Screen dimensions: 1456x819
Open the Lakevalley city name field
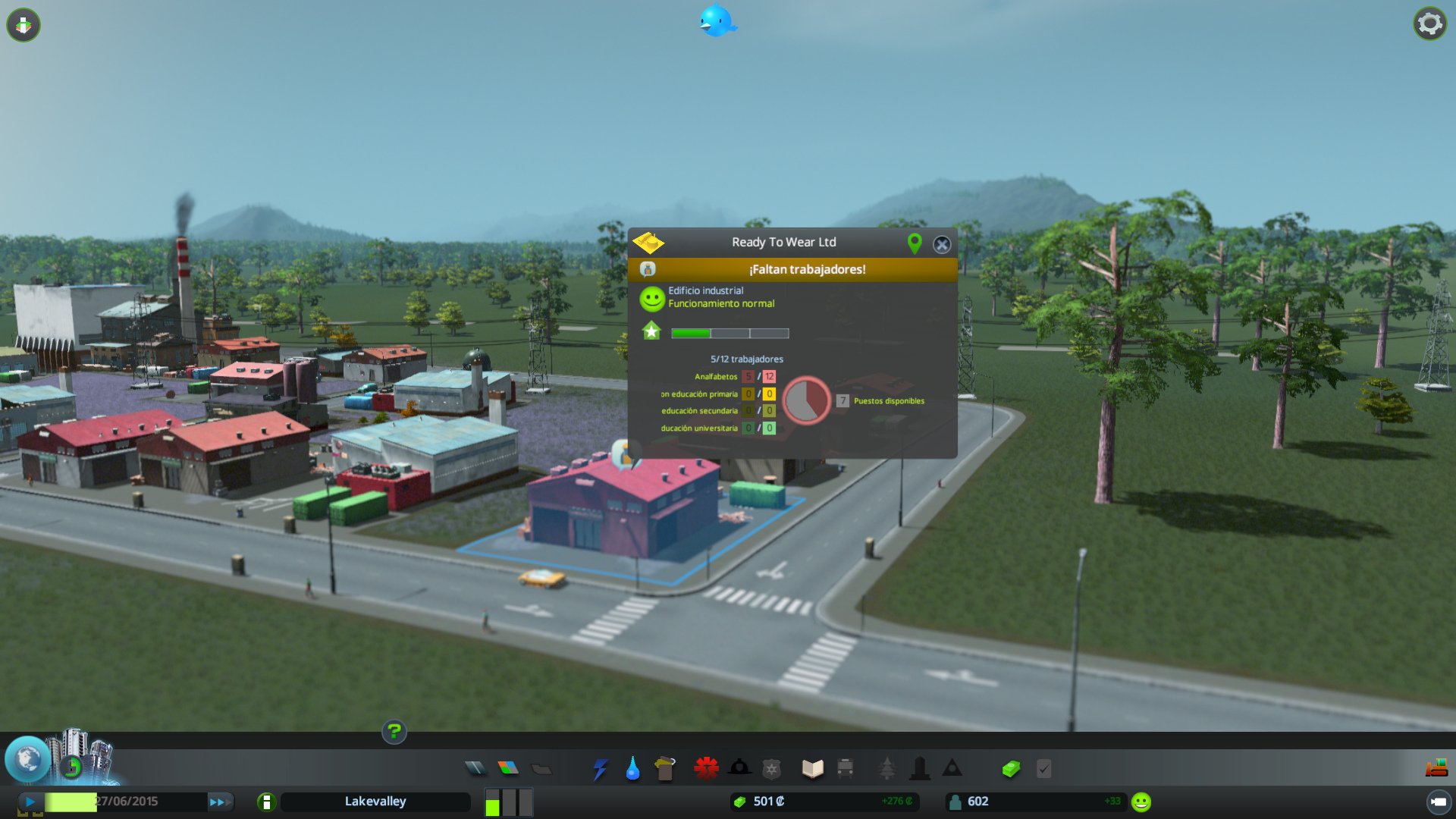(x=375, y=801)
